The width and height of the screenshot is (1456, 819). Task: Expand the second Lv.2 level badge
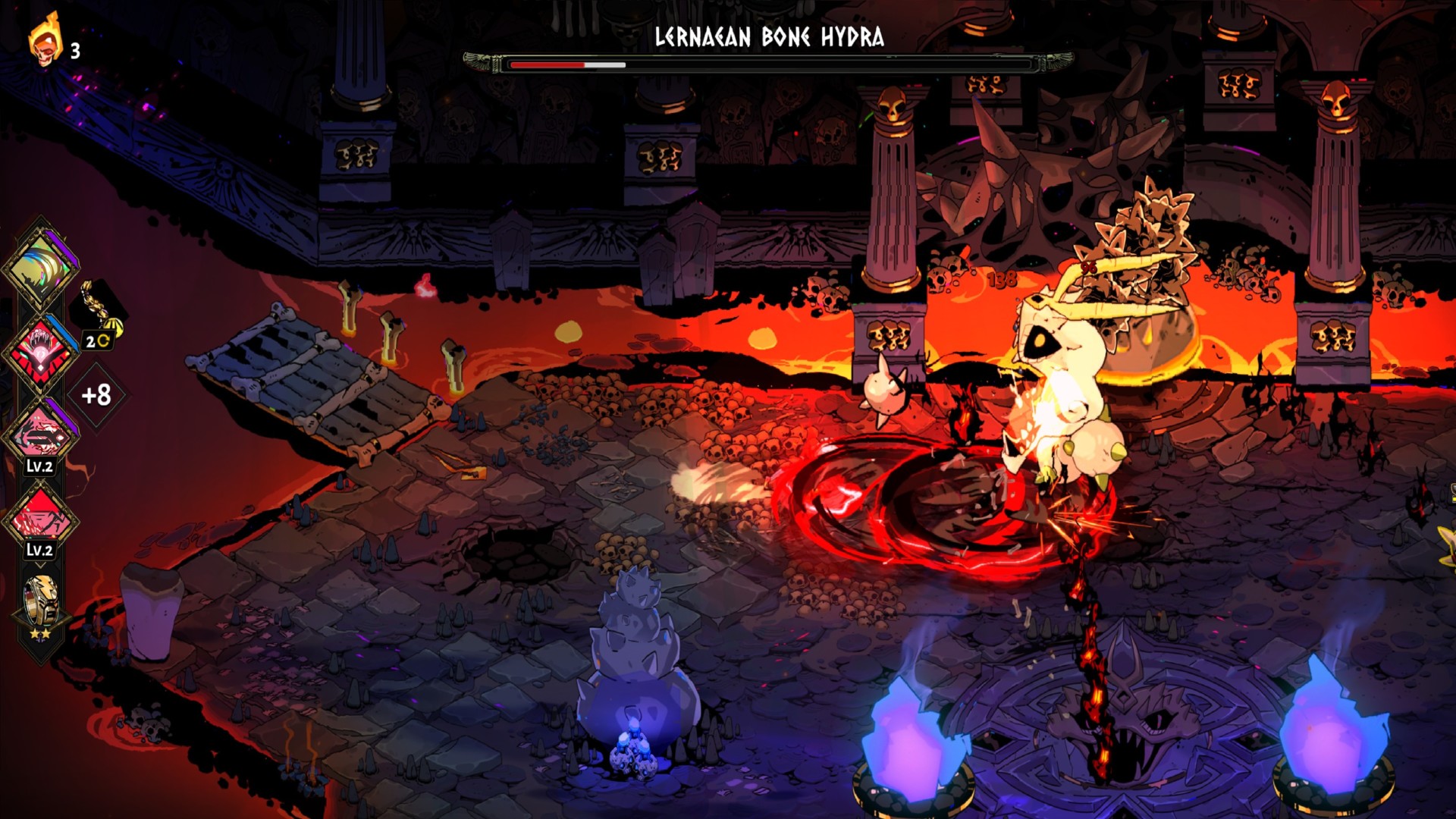click(x=42, y=551)
